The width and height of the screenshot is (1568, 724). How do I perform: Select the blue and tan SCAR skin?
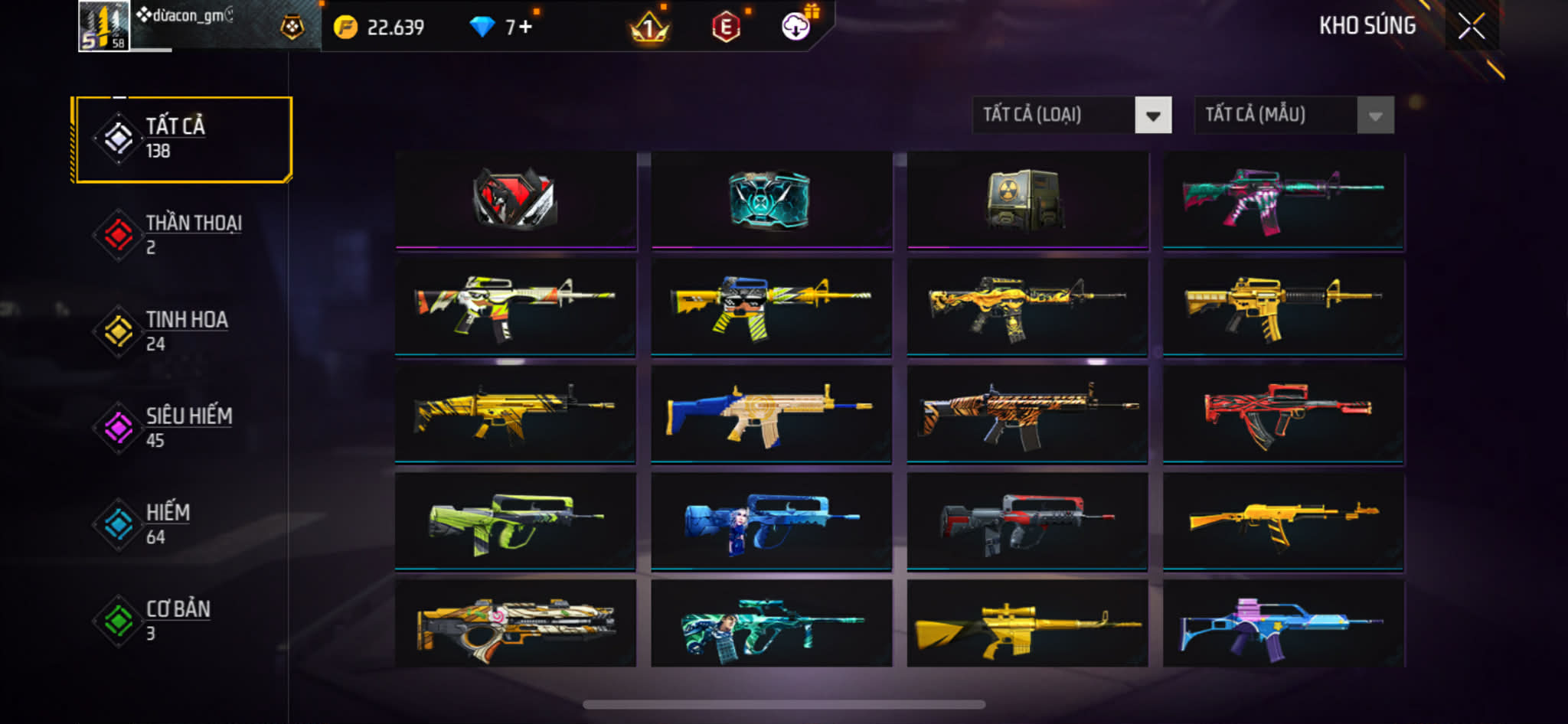coord(771,413)
